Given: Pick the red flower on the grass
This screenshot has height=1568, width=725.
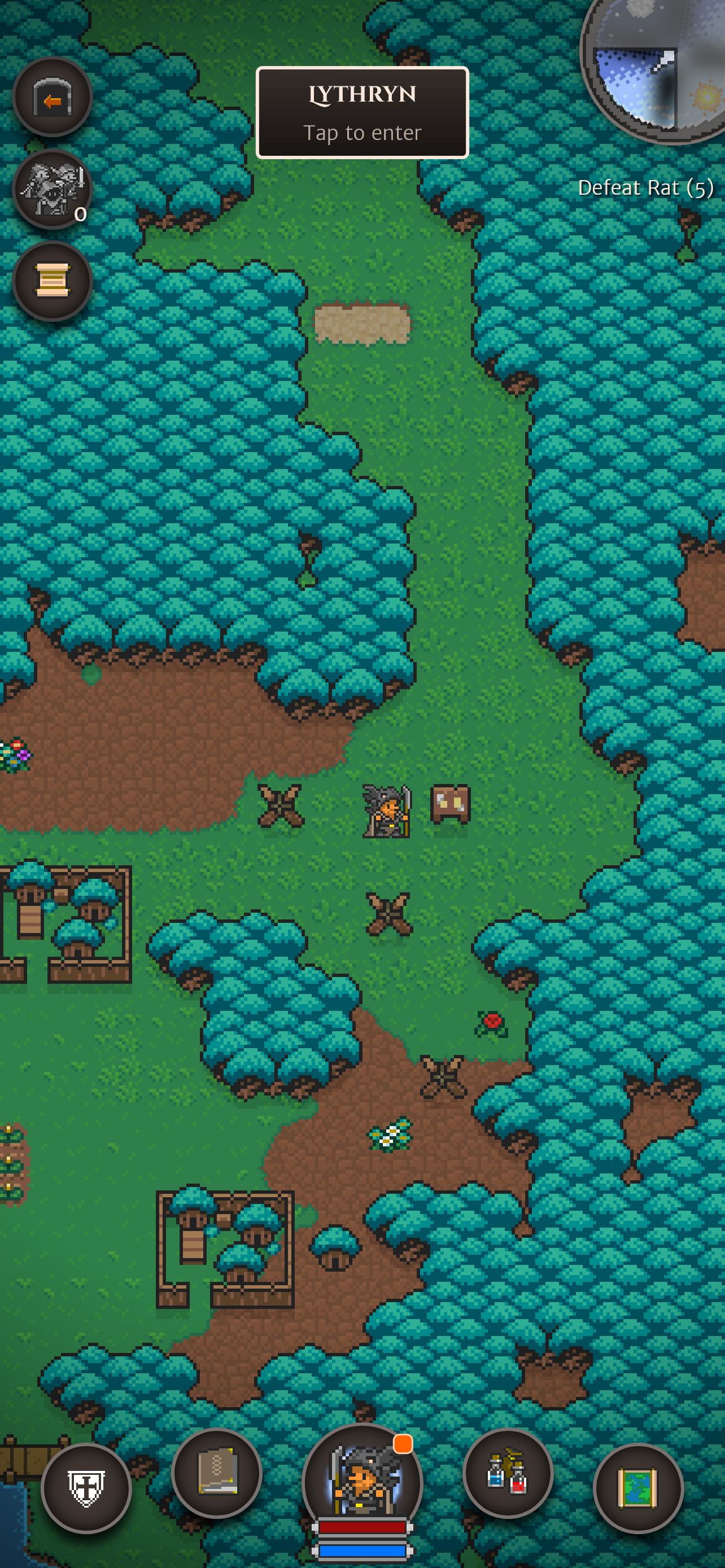Looking at the screenshot, I should coord(491,1023).
